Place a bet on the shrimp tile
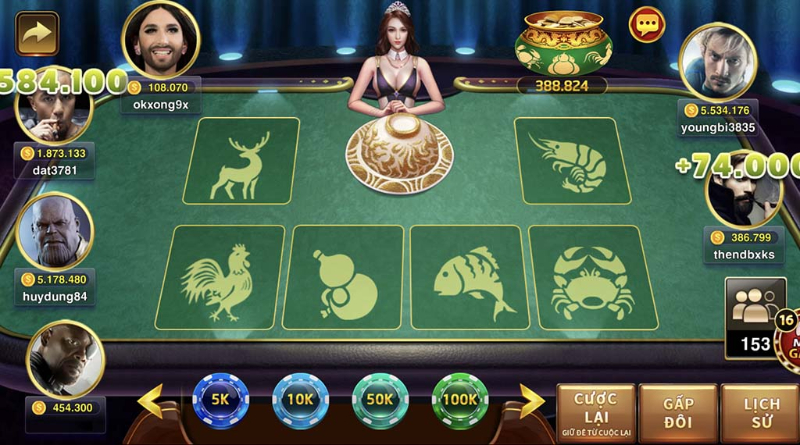Screen dimensions: 800x445 coord(567,161)
